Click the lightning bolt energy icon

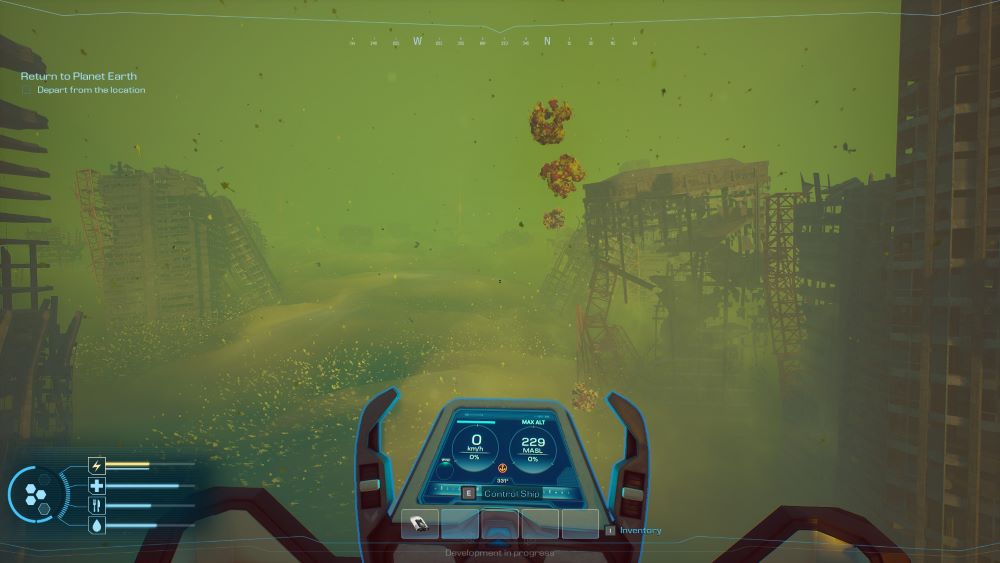coord(97,465)
